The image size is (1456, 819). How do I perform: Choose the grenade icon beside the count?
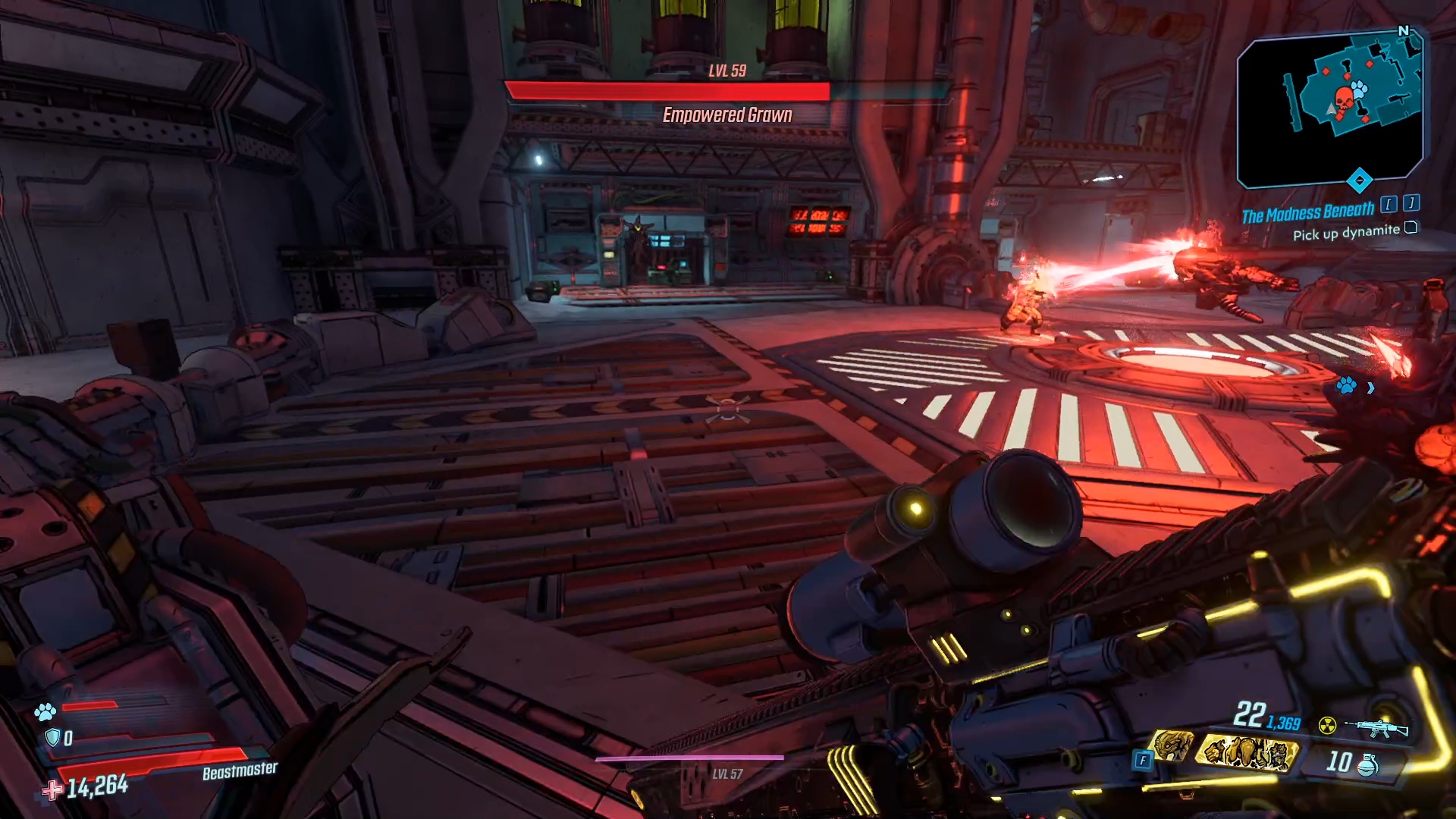(x=1367, y=764)
